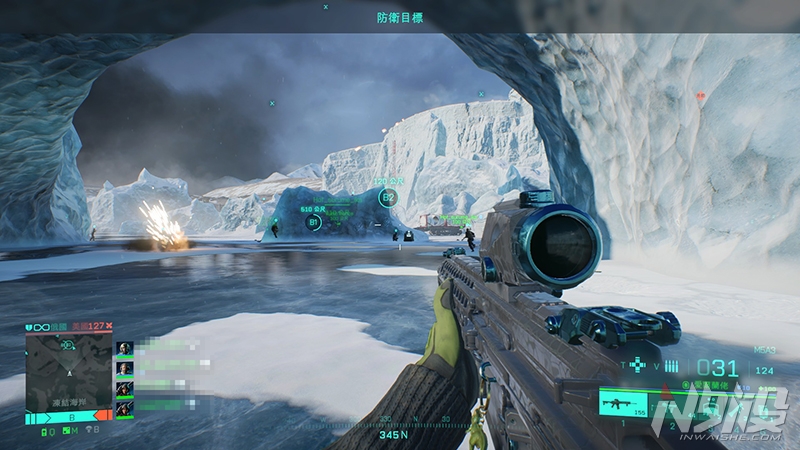This screenshot has width=800, height=450.
Task: Select the last squad member portrait
Action: click(125, 408)
